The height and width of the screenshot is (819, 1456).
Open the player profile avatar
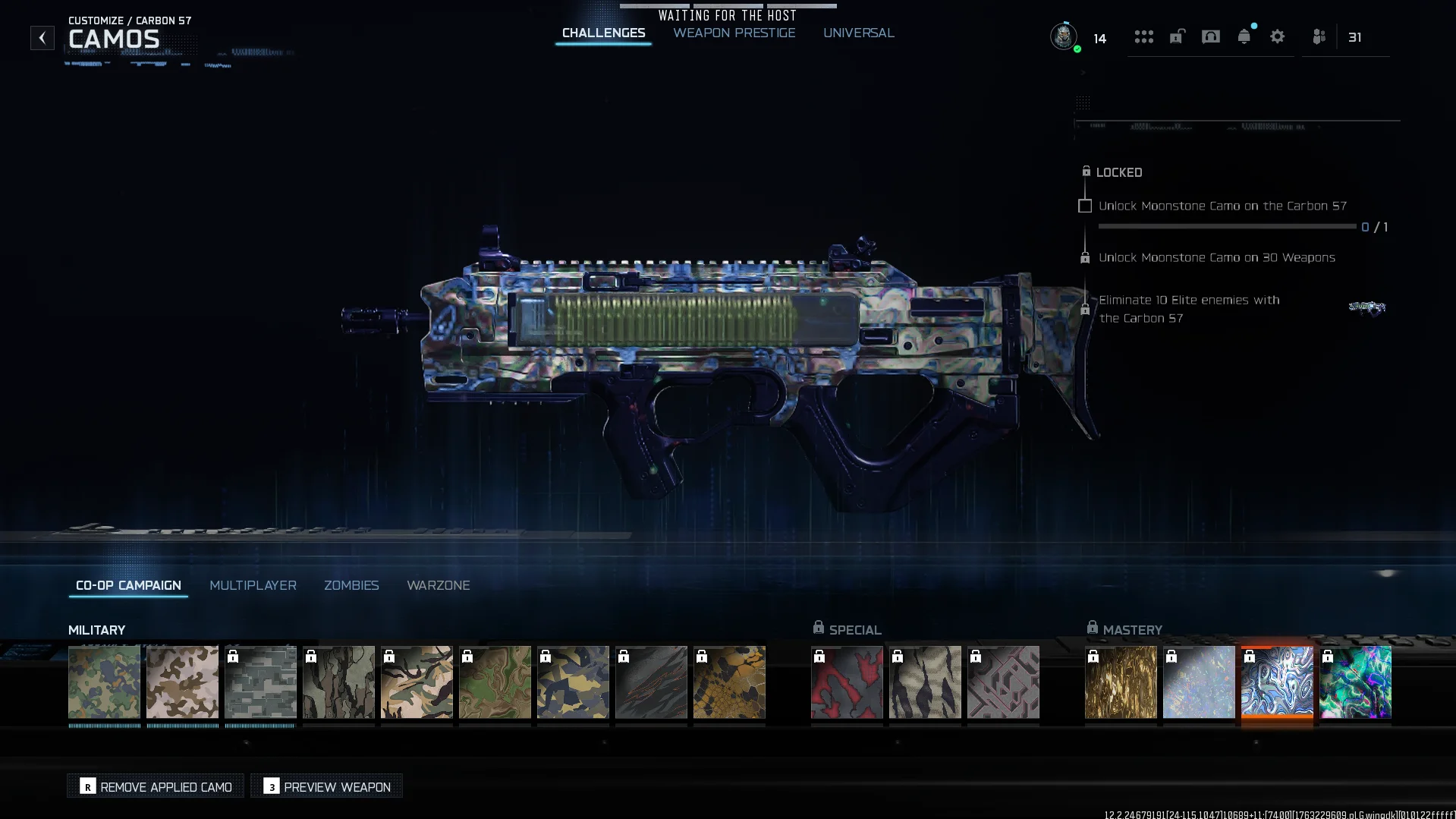coord(1063,36)
